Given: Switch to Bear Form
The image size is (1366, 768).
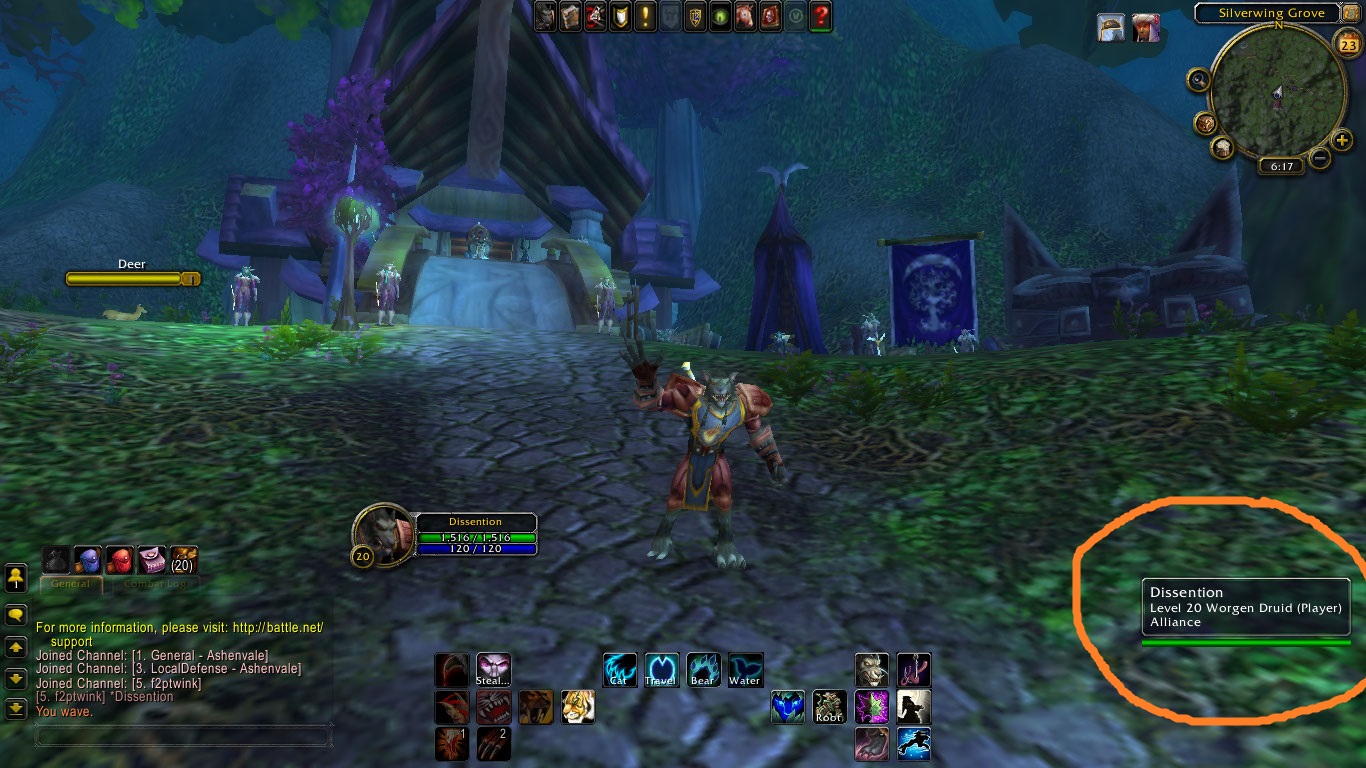Looking at the screenshot, I should coord(703,669).
